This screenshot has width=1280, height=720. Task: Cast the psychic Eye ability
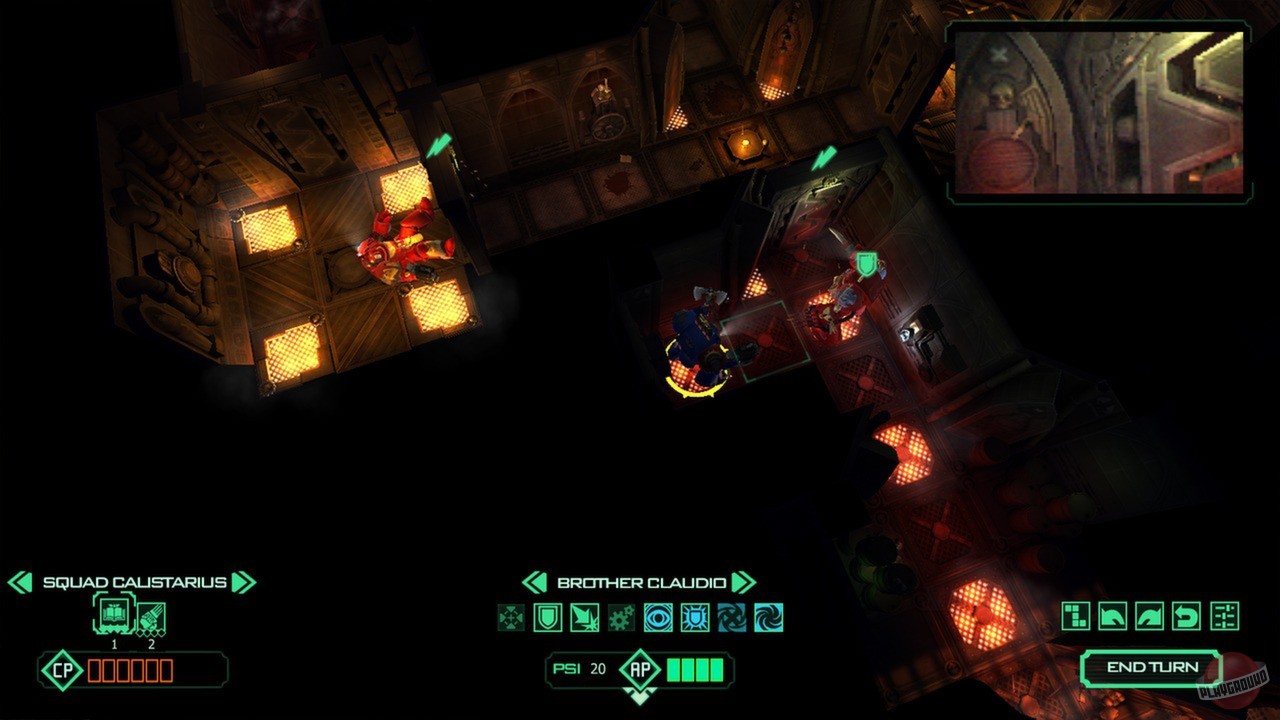click(x=658, y=618)
